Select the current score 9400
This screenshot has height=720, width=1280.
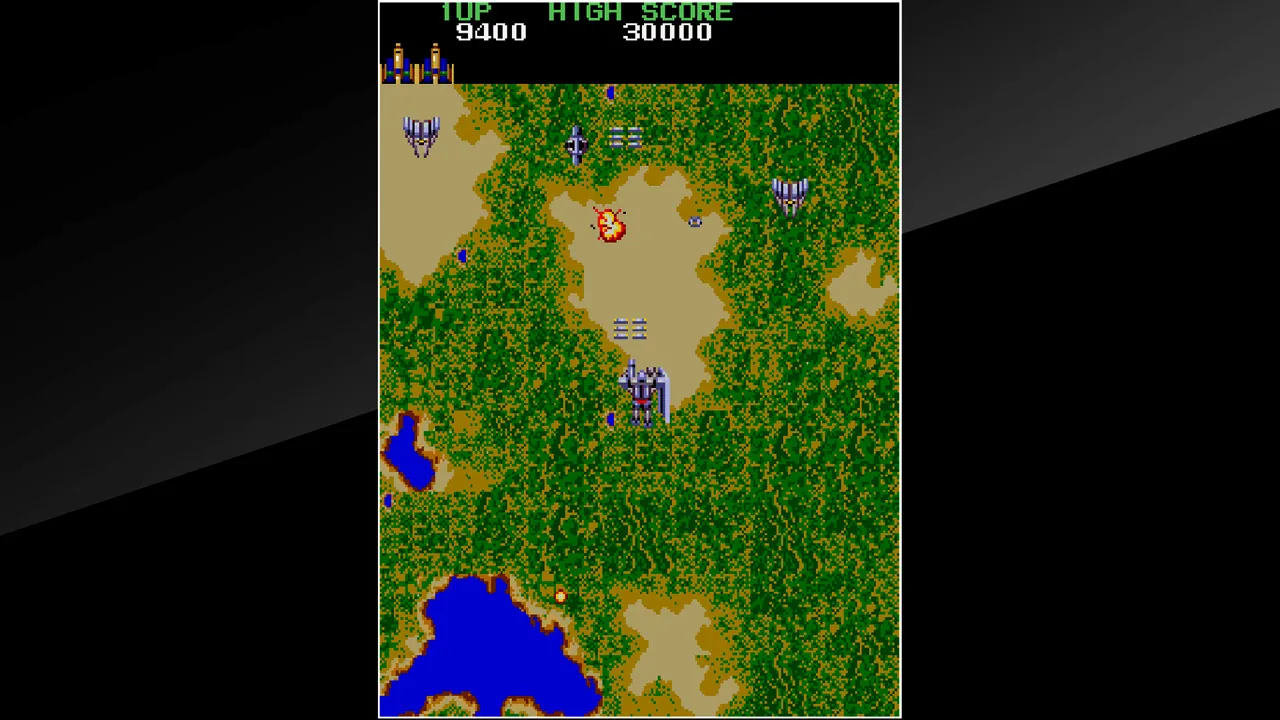coord(491,32)
